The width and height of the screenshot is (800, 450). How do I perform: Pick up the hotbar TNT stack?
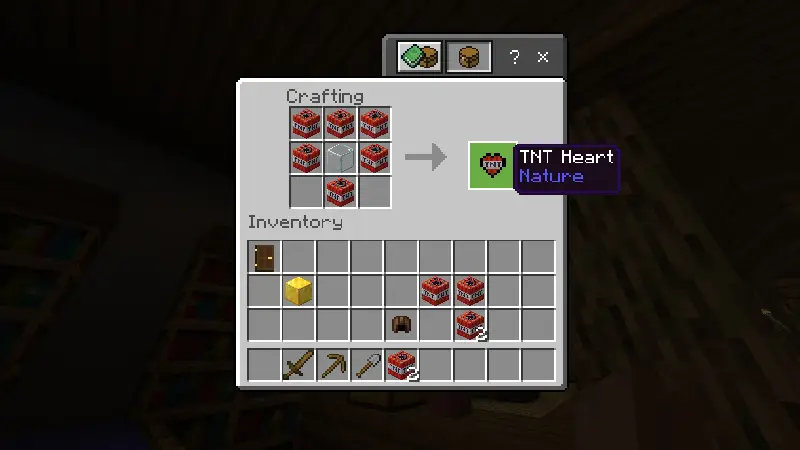402,365
